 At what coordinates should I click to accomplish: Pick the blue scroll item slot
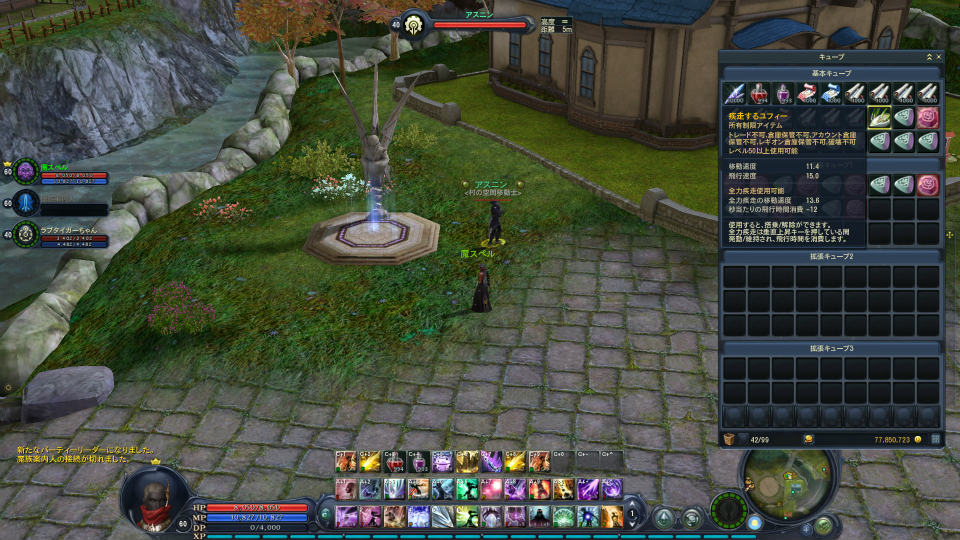(831, 95)
